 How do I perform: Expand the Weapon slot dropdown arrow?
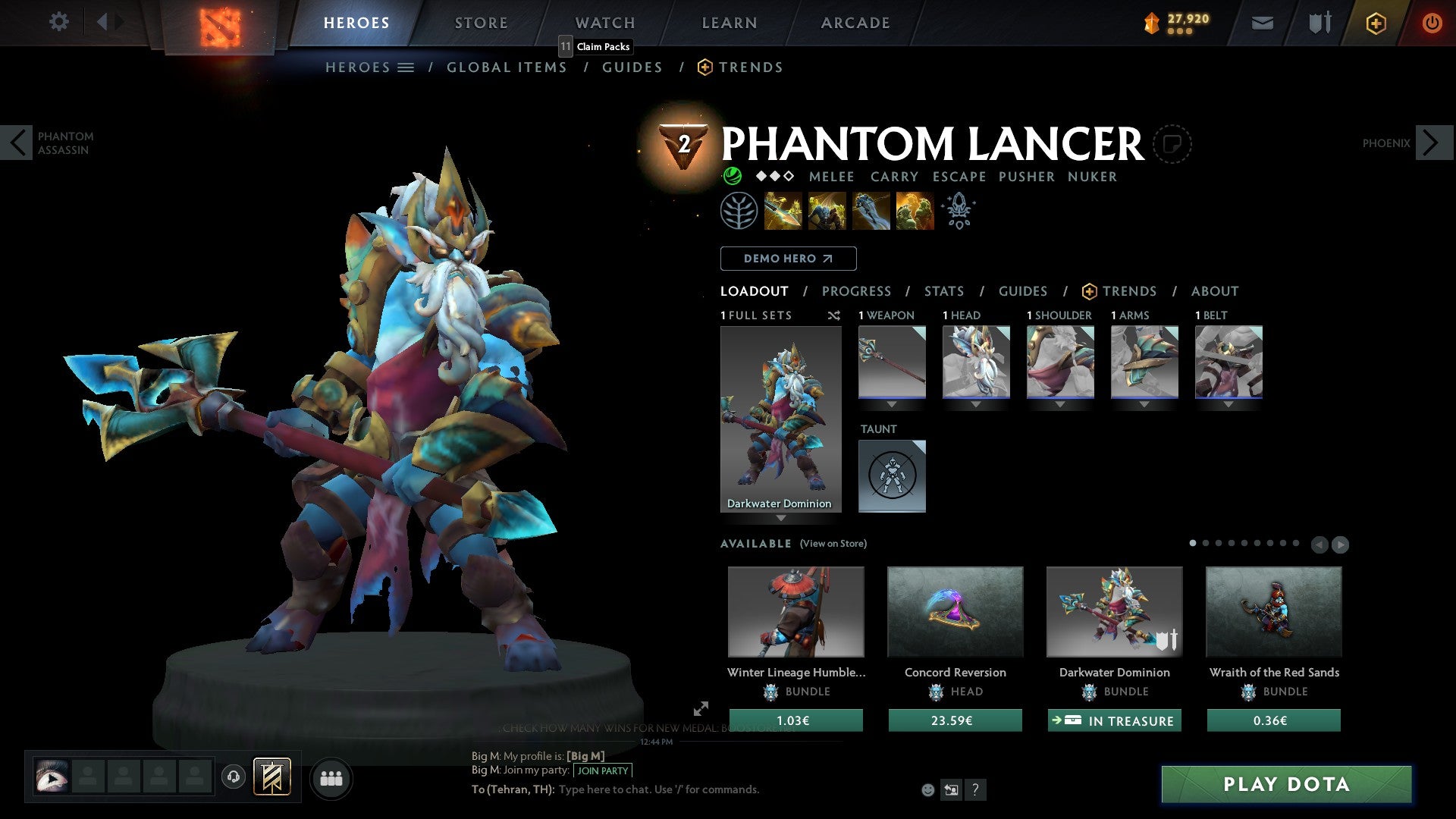pyautogui.click(x=891, y=404)
